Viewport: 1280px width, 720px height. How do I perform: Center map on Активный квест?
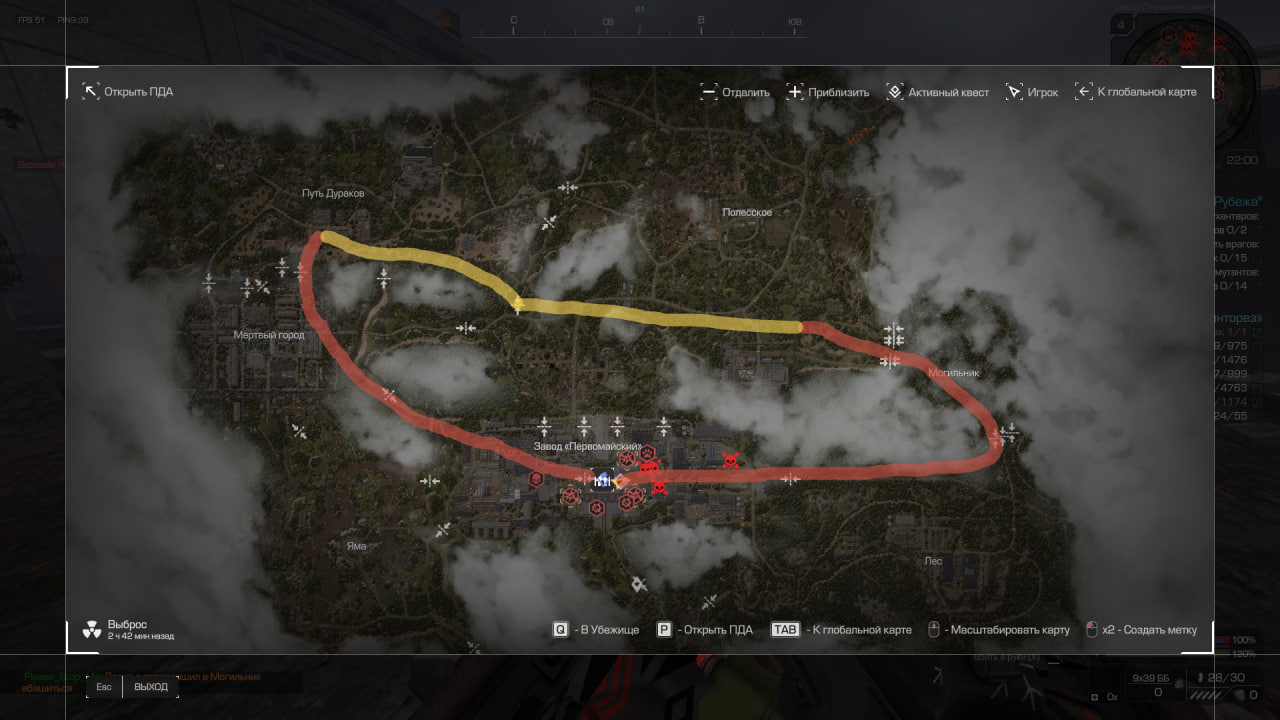click(x=937, y=92)
